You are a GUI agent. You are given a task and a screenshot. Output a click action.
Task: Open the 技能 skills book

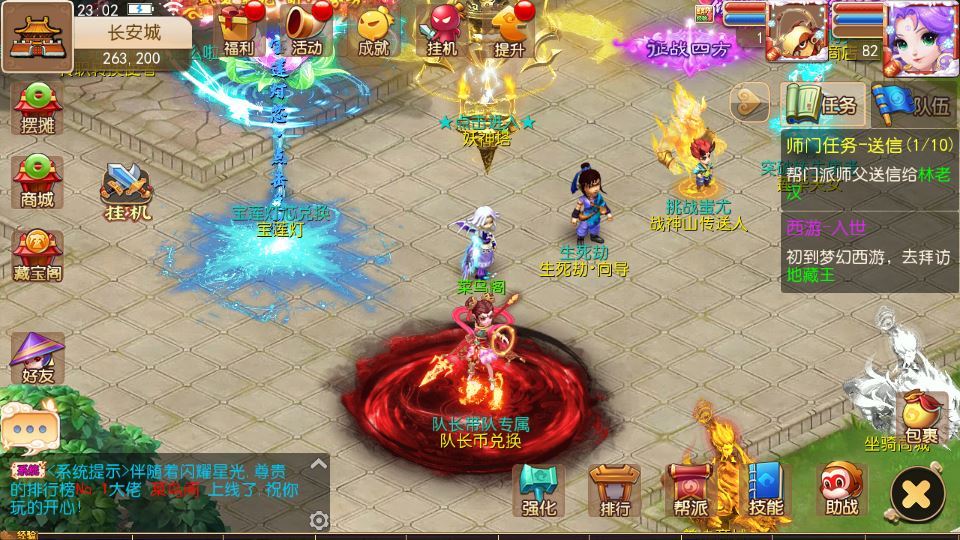click(766, 491)
